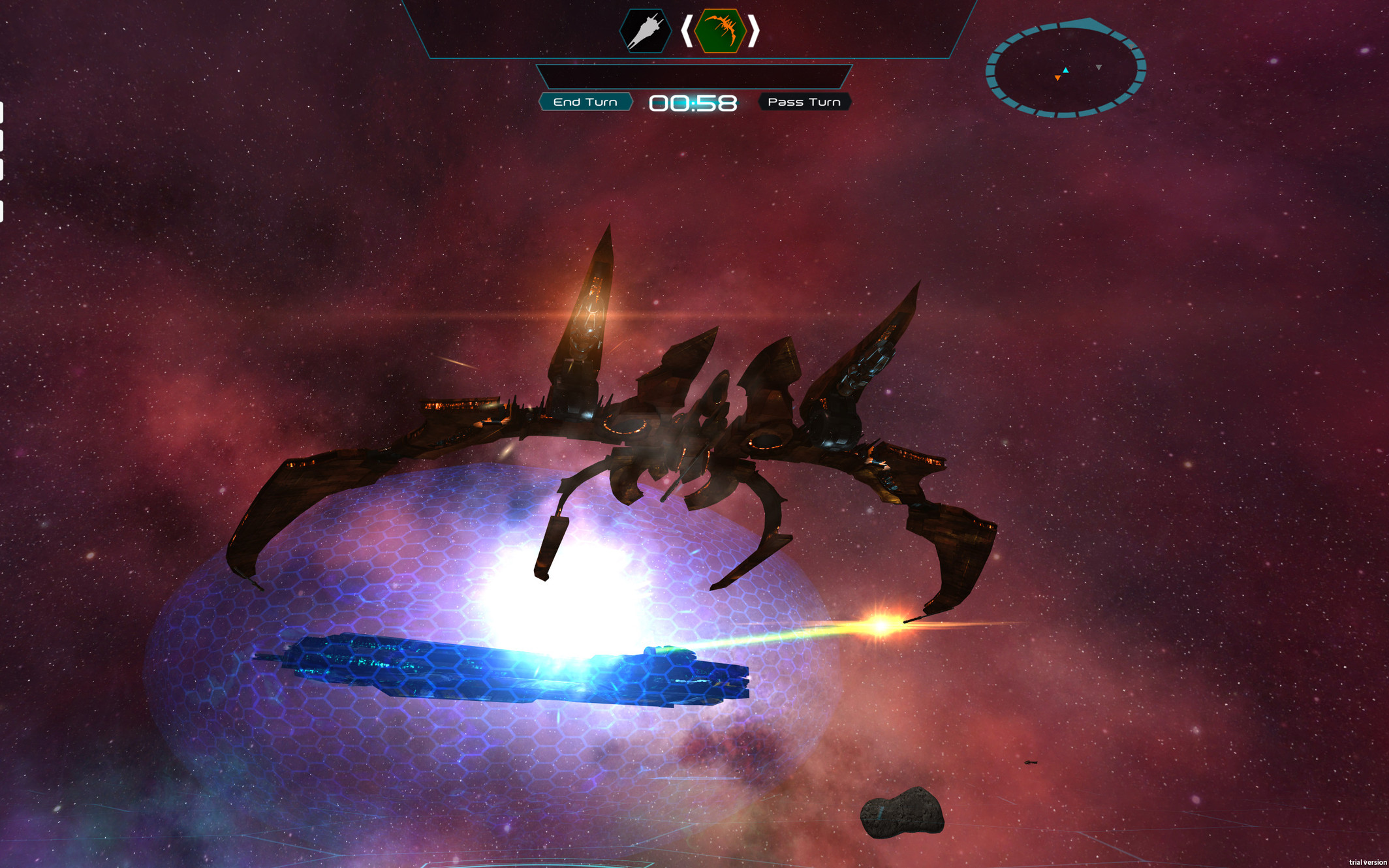This screenshot has width=1389, height=868.
Task: Click the gray triangle blip on the minimap
Action: 1099,67
